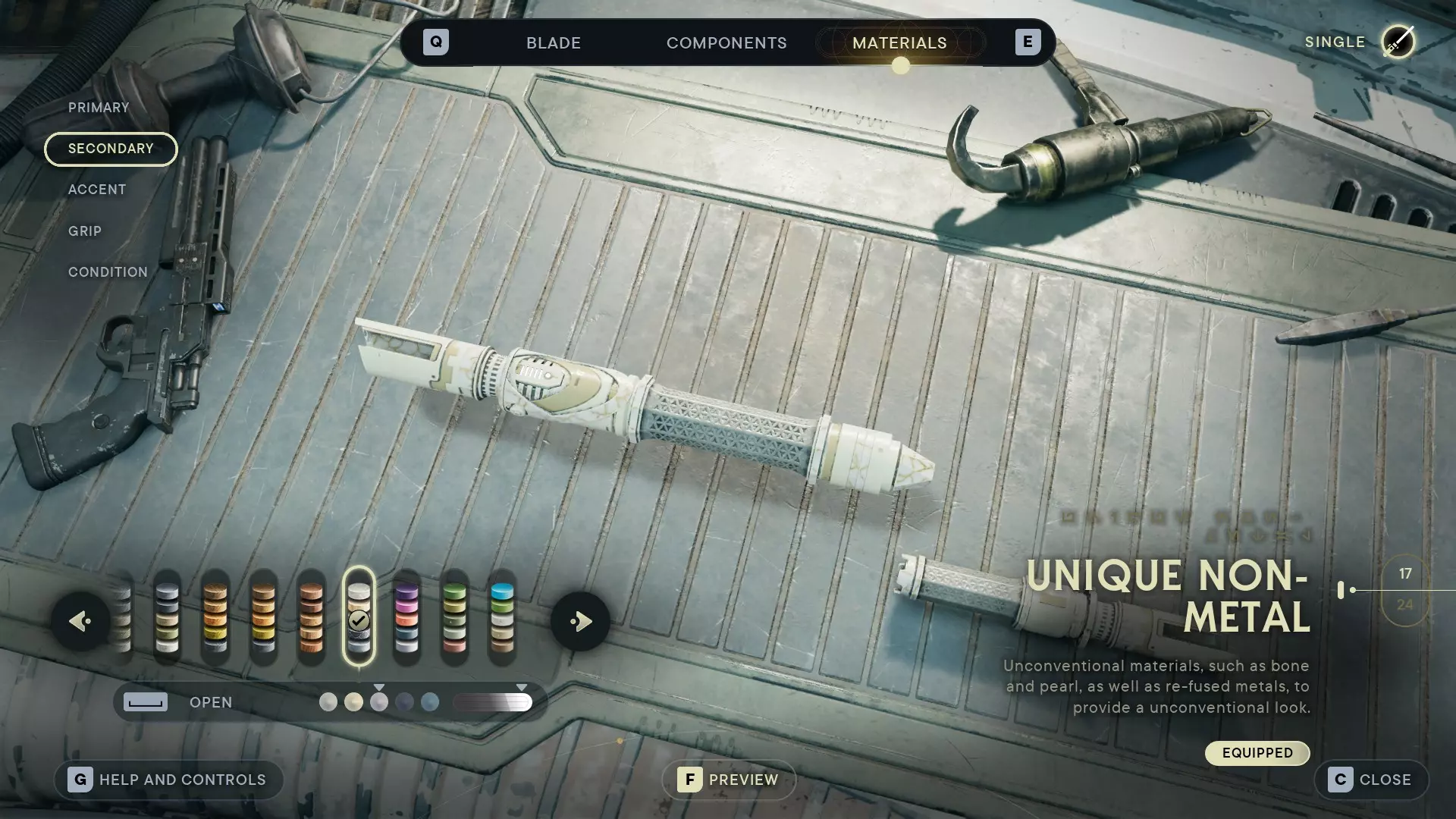Choose the Primary material section

99,108
